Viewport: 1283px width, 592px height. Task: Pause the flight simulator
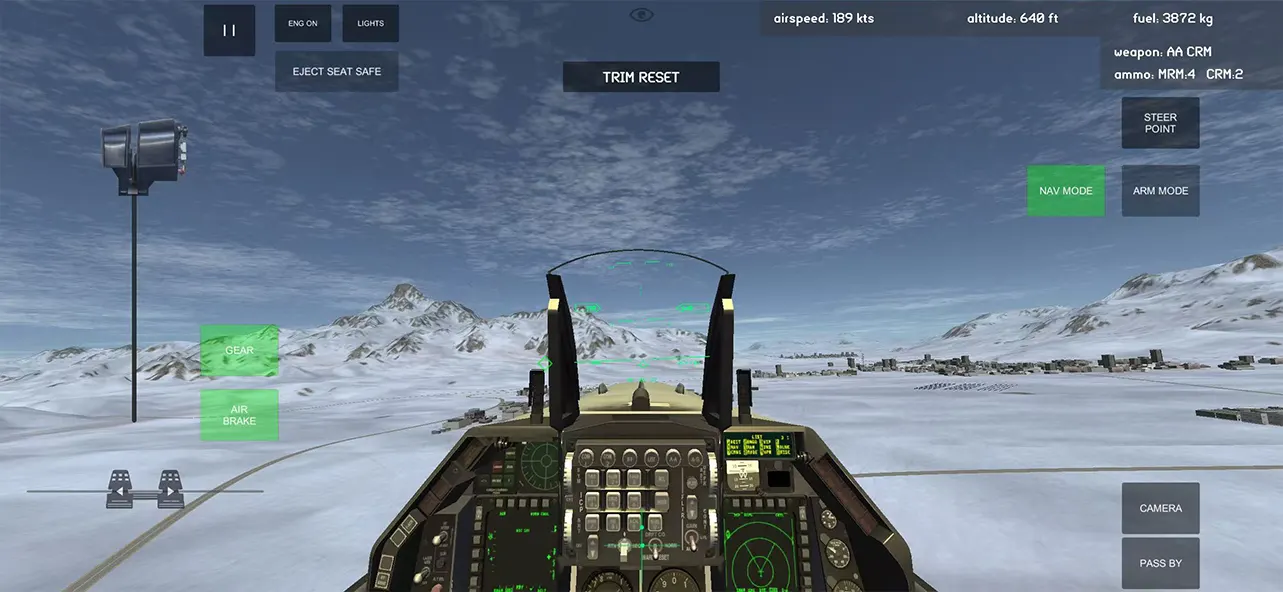click(229, 30)
